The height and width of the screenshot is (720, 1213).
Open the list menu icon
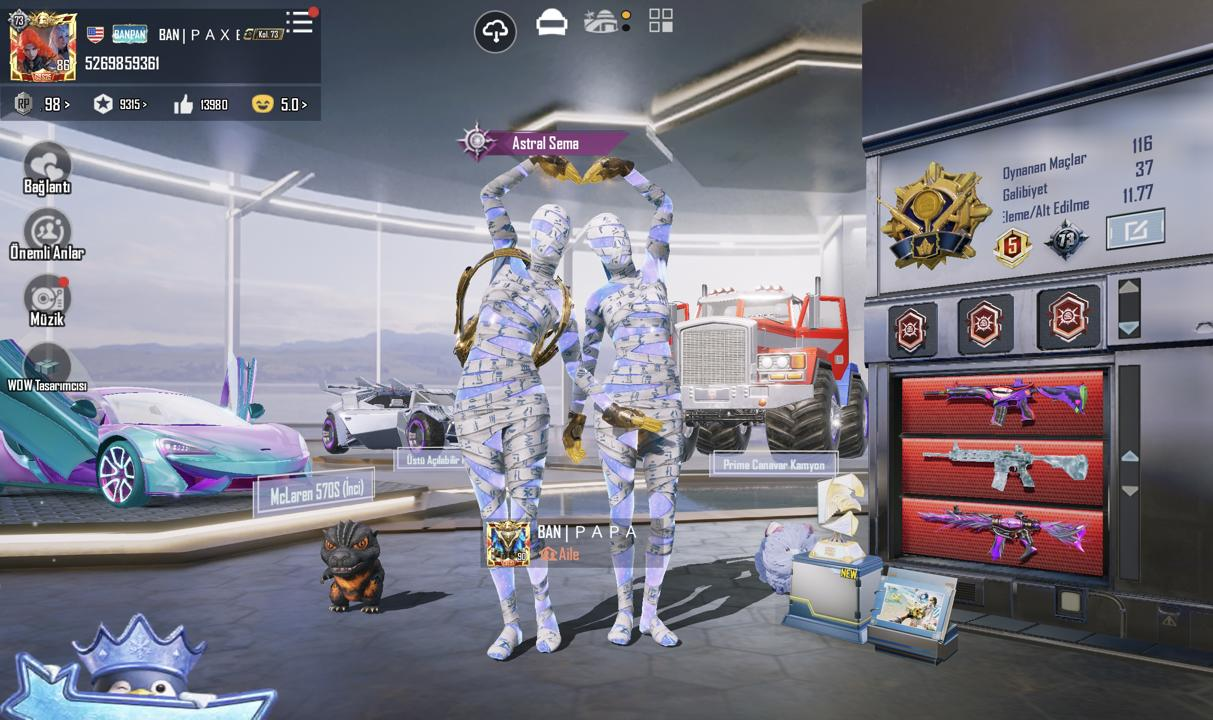point(298,23)
